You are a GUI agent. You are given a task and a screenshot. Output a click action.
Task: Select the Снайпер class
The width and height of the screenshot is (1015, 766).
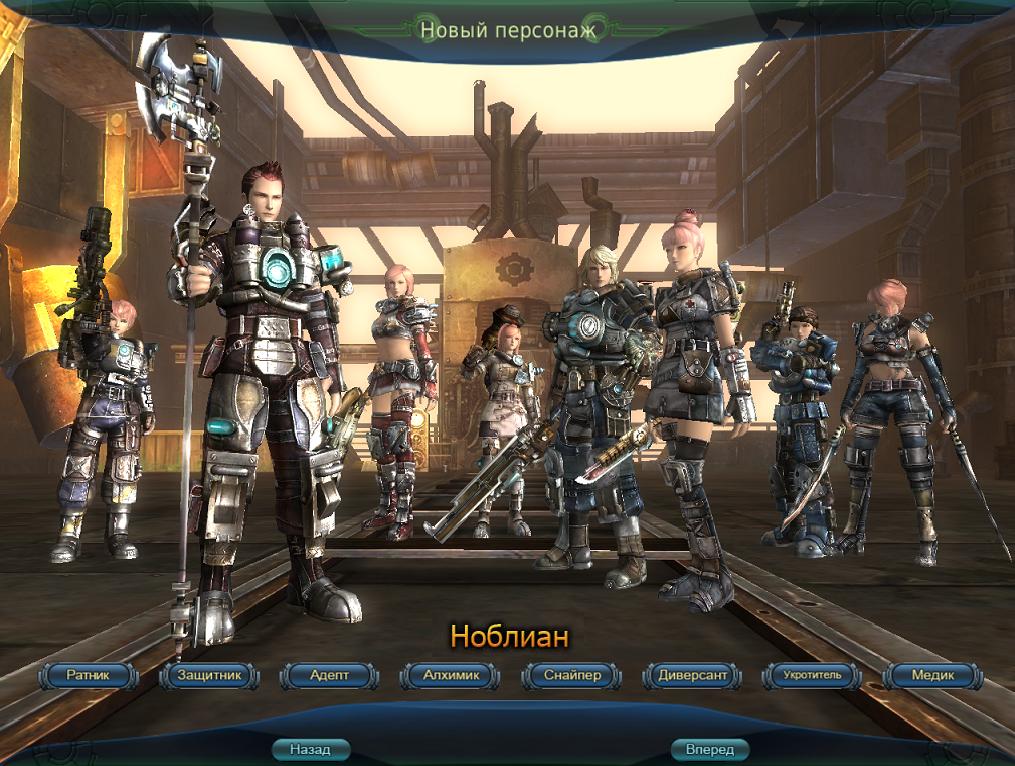tap(571, 676)
